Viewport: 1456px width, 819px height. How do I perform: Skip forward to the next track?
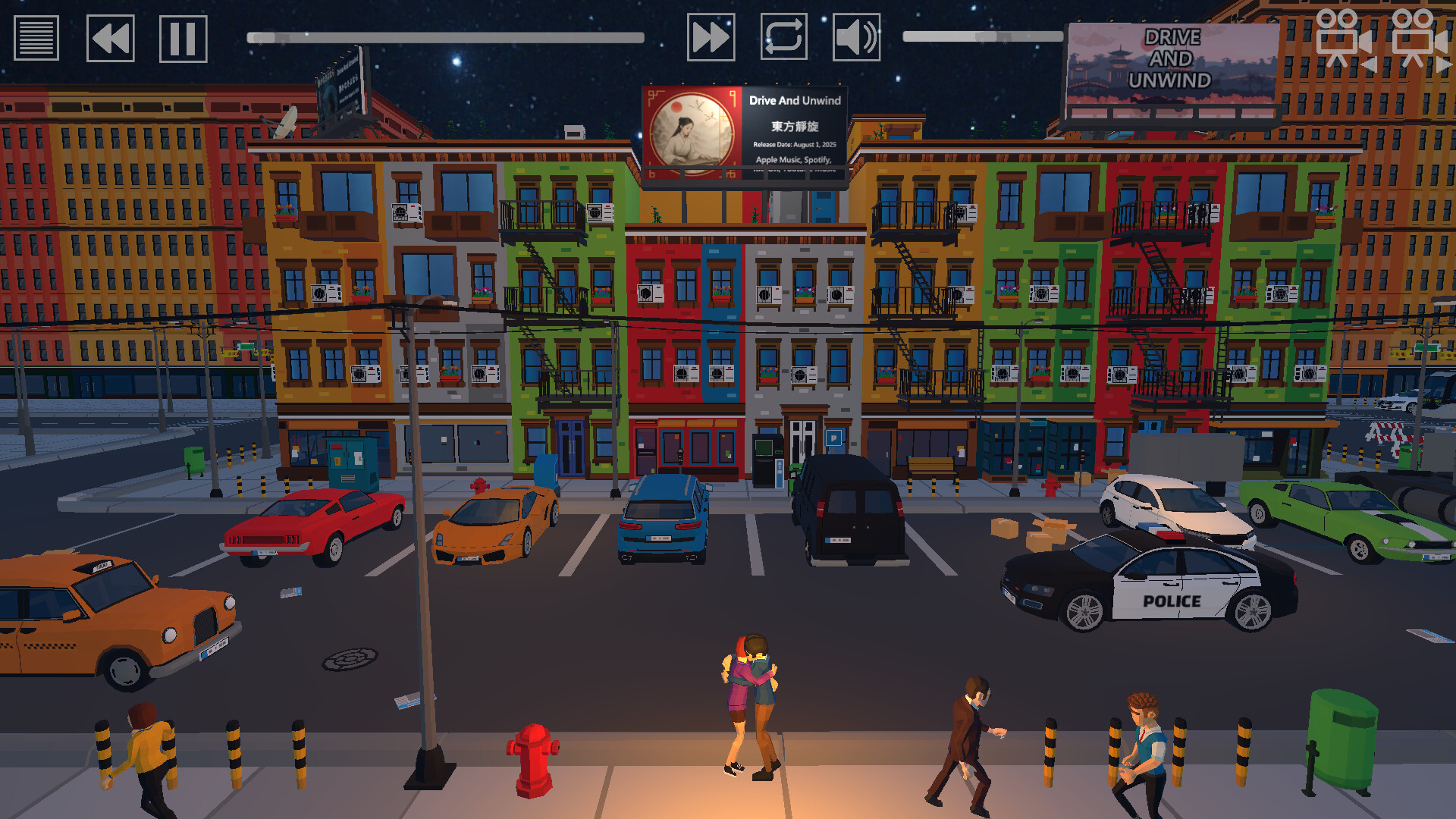711,37
